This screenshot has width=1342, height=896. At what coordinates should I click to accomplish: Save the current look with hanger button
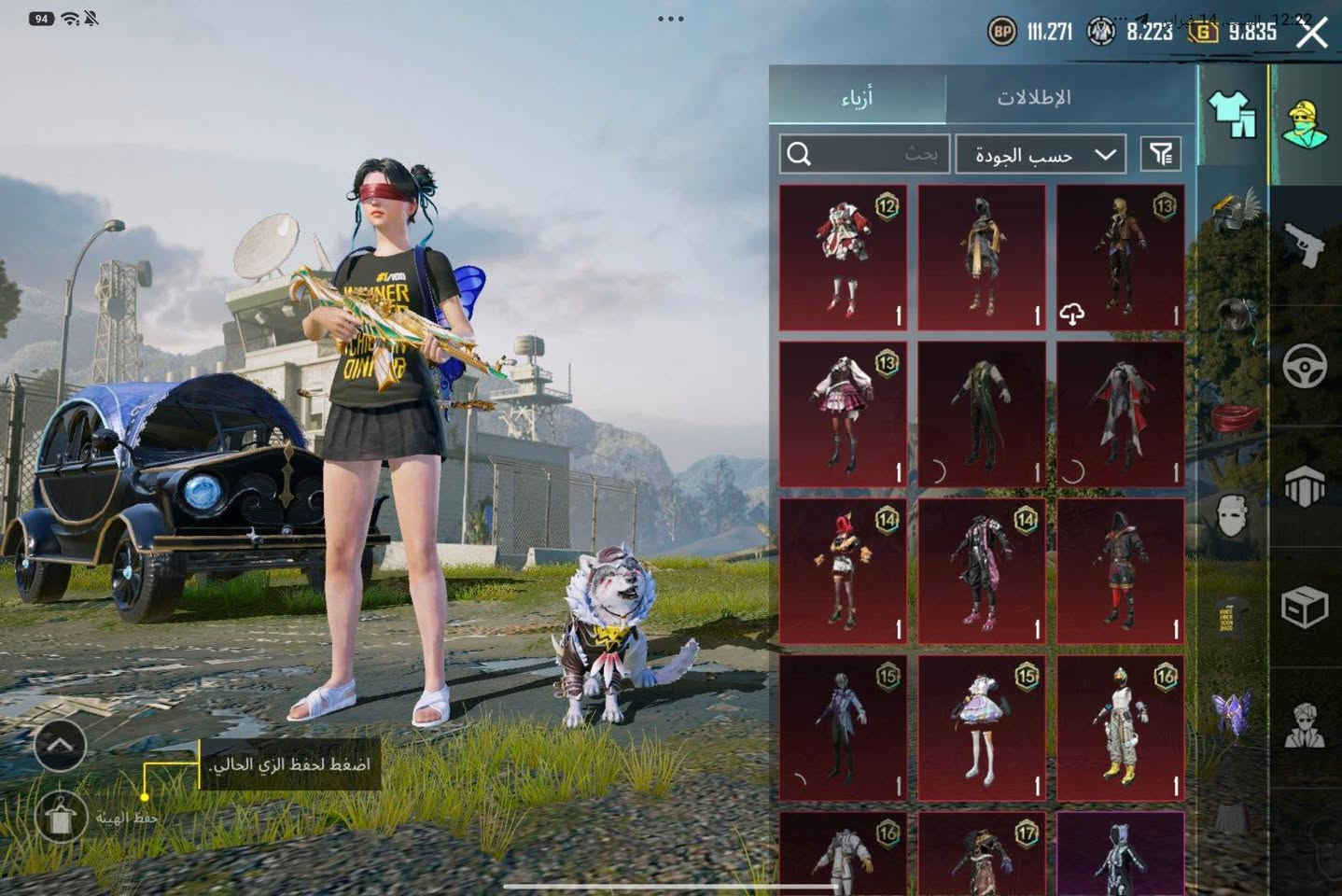[x=60, y=818]
